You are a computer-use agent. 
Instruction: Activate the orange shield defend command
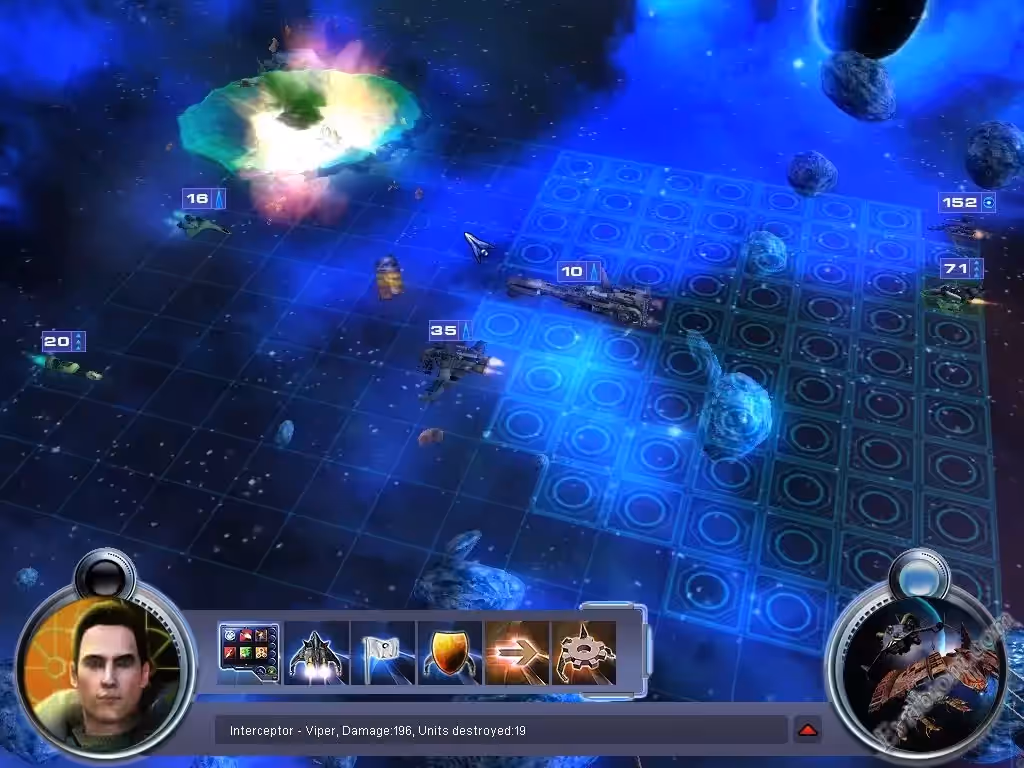[449, 653]
